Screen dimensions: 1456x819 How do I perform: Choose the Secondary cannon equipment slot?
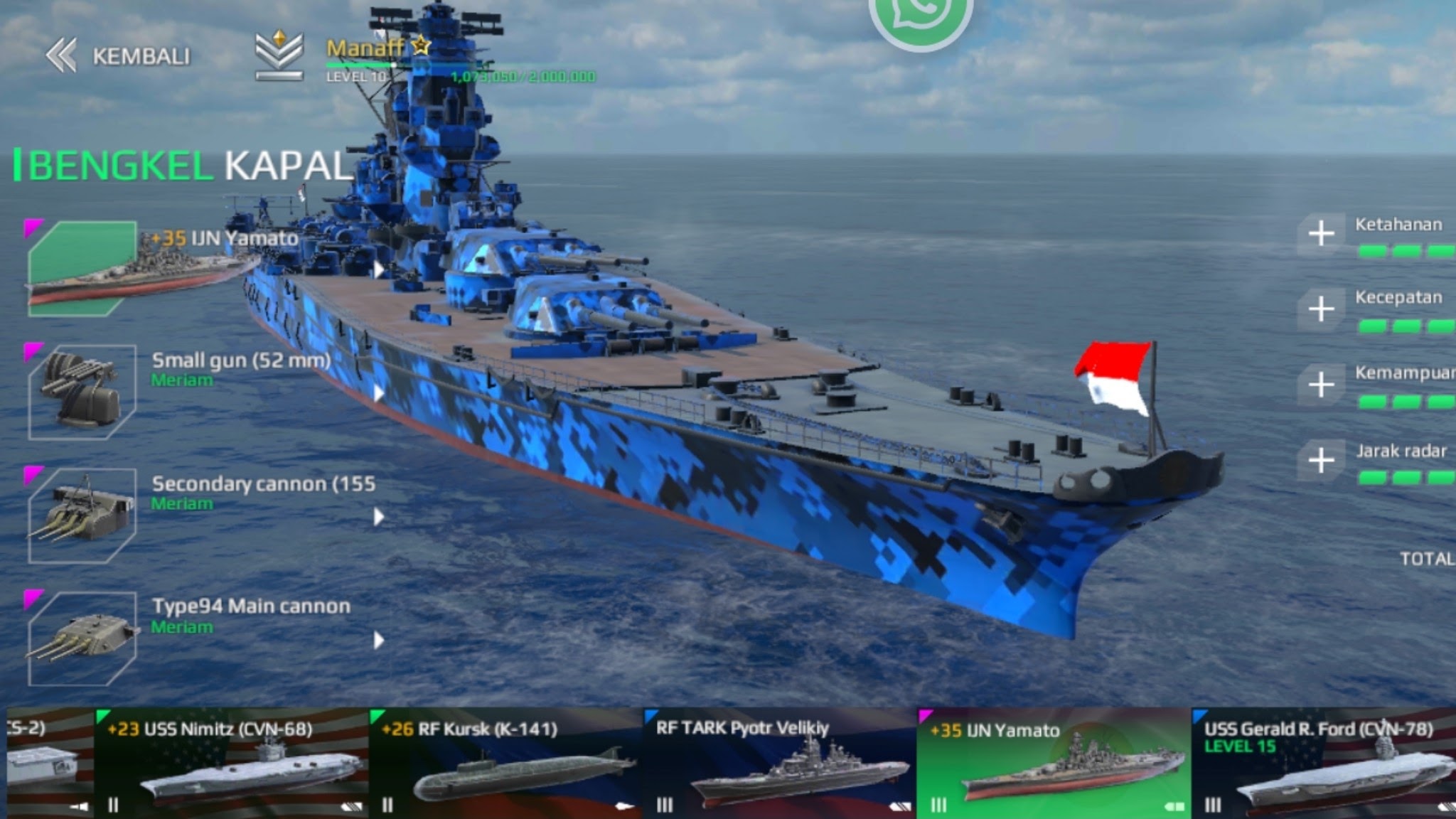82,515
